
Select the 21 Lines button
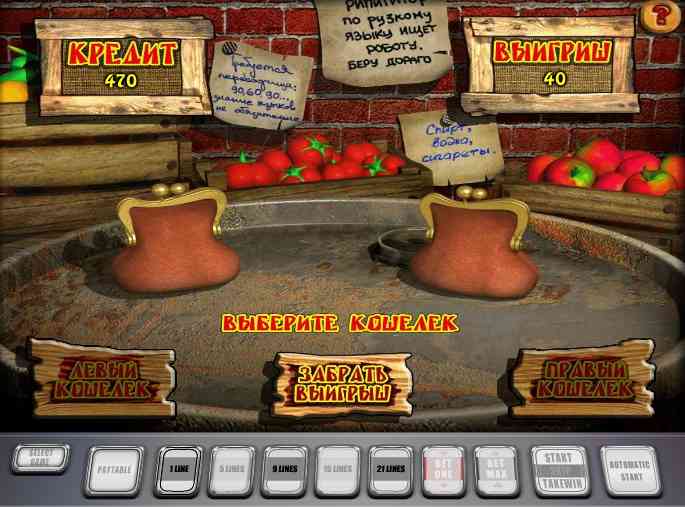[390, 470]
